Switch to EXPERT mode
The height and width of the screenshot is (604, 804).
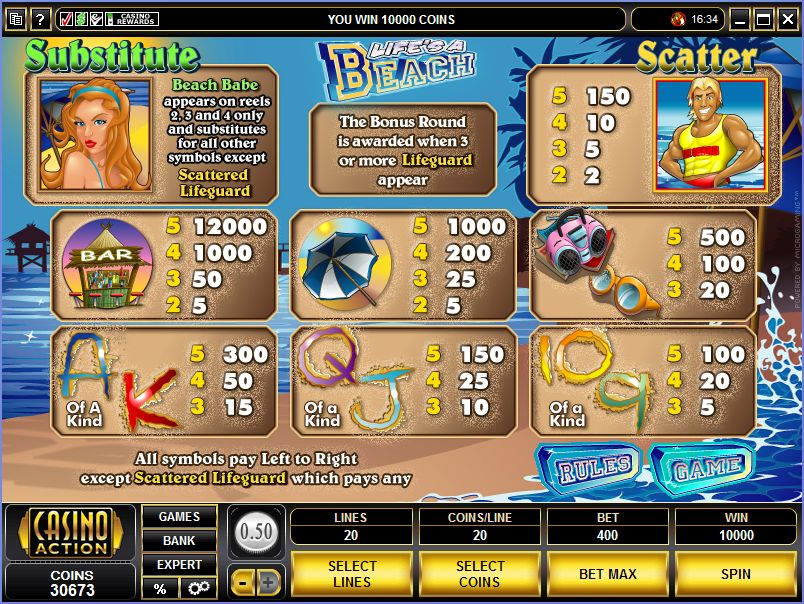[179, 565]
